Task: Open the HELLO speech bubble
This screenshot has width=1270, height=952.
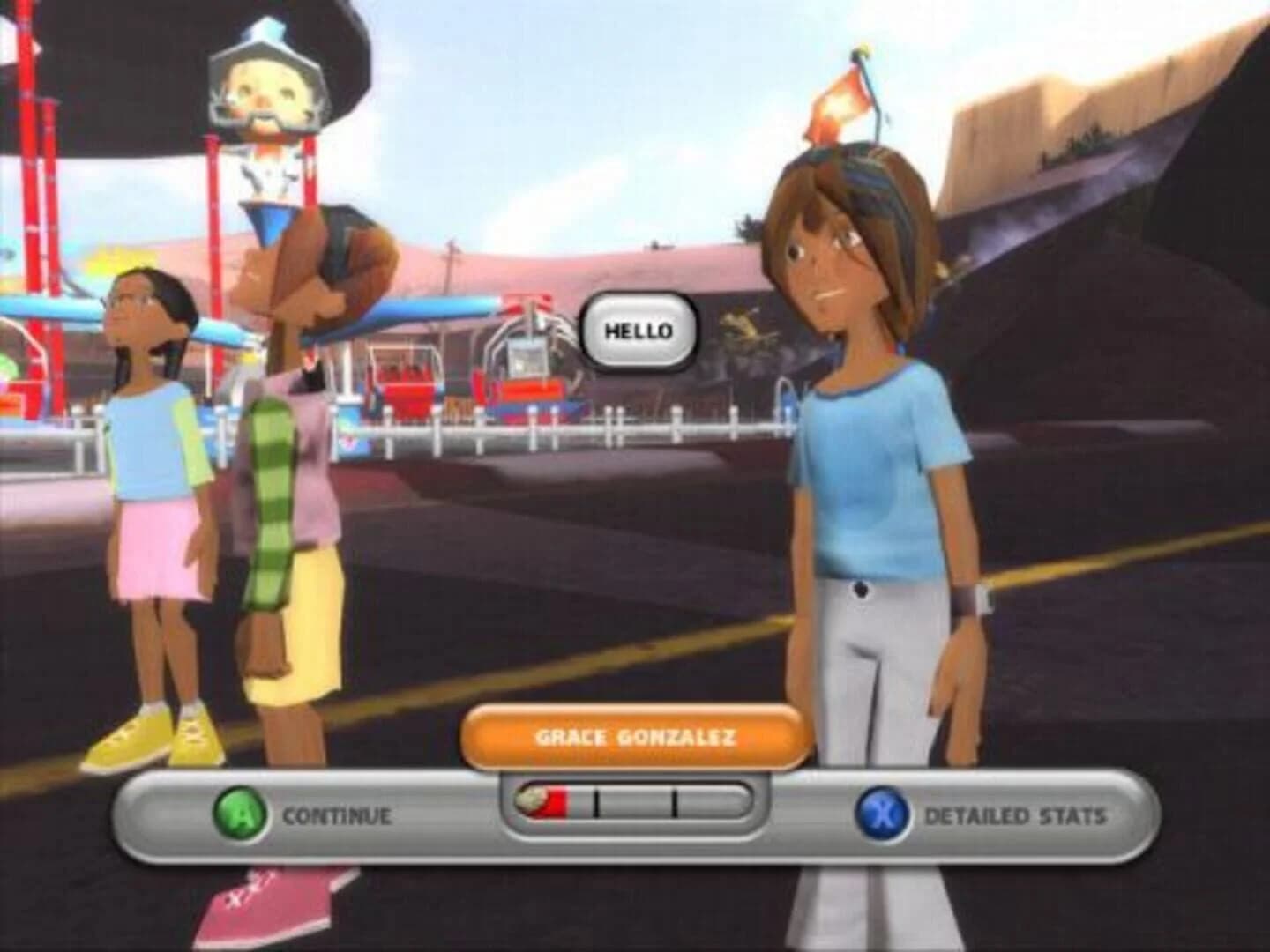Action: (641, 332)
